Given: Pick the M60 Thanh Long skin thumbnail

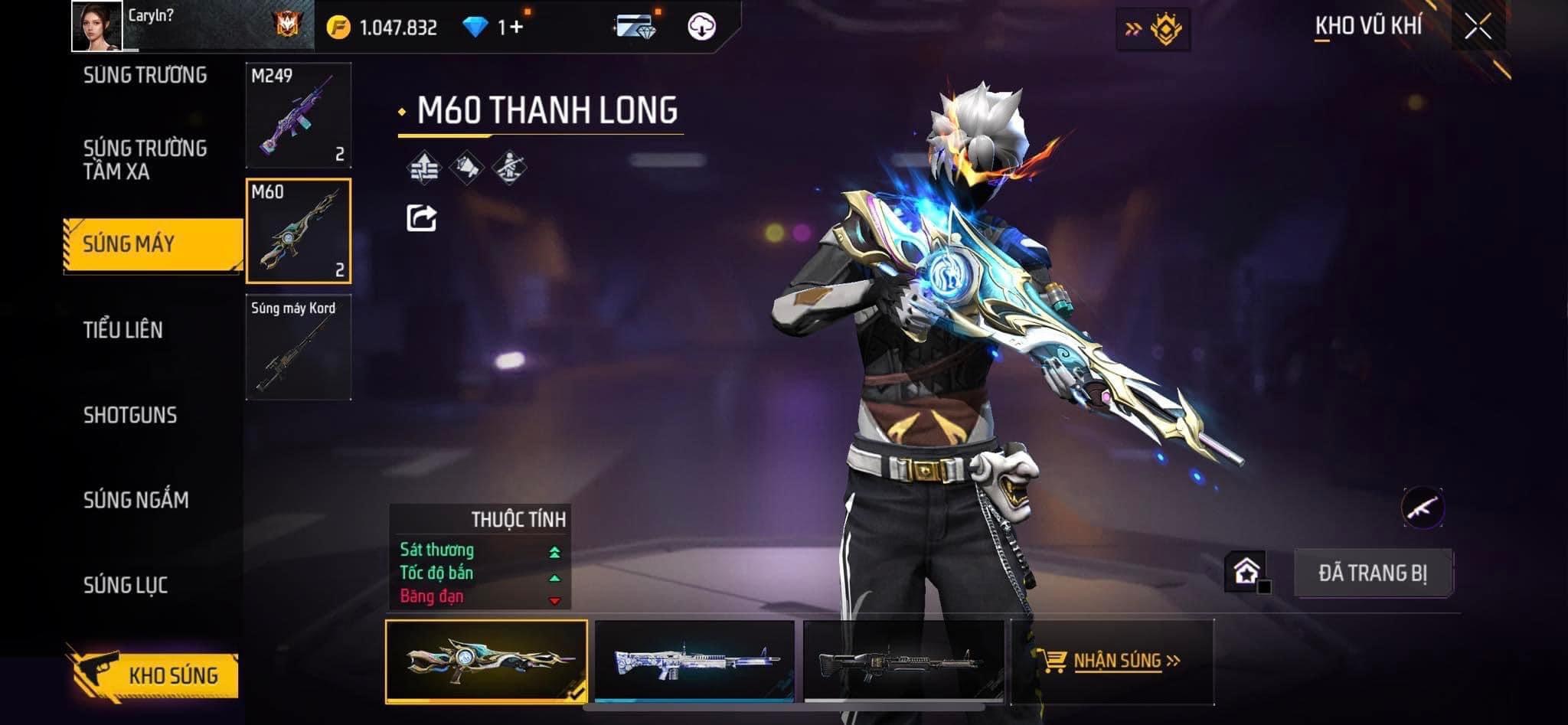Looking at the screenshot, I should [x=486, y=661].
